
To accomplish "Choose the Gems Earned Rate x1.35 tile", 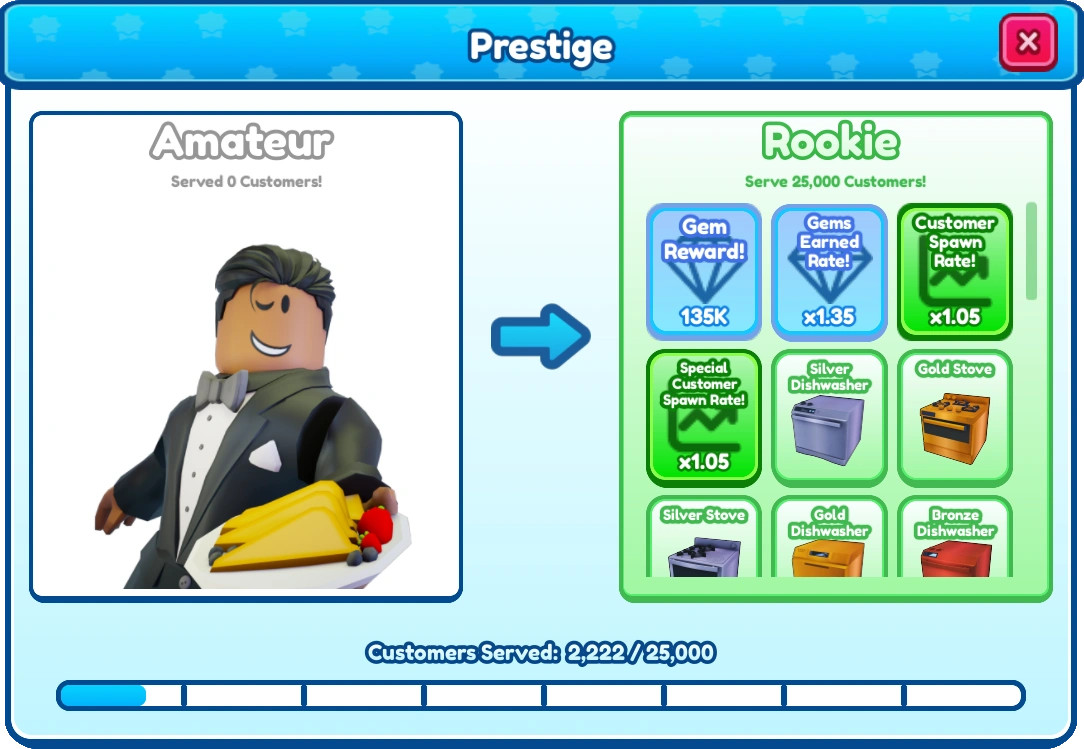I will click(x=829, y=272).
